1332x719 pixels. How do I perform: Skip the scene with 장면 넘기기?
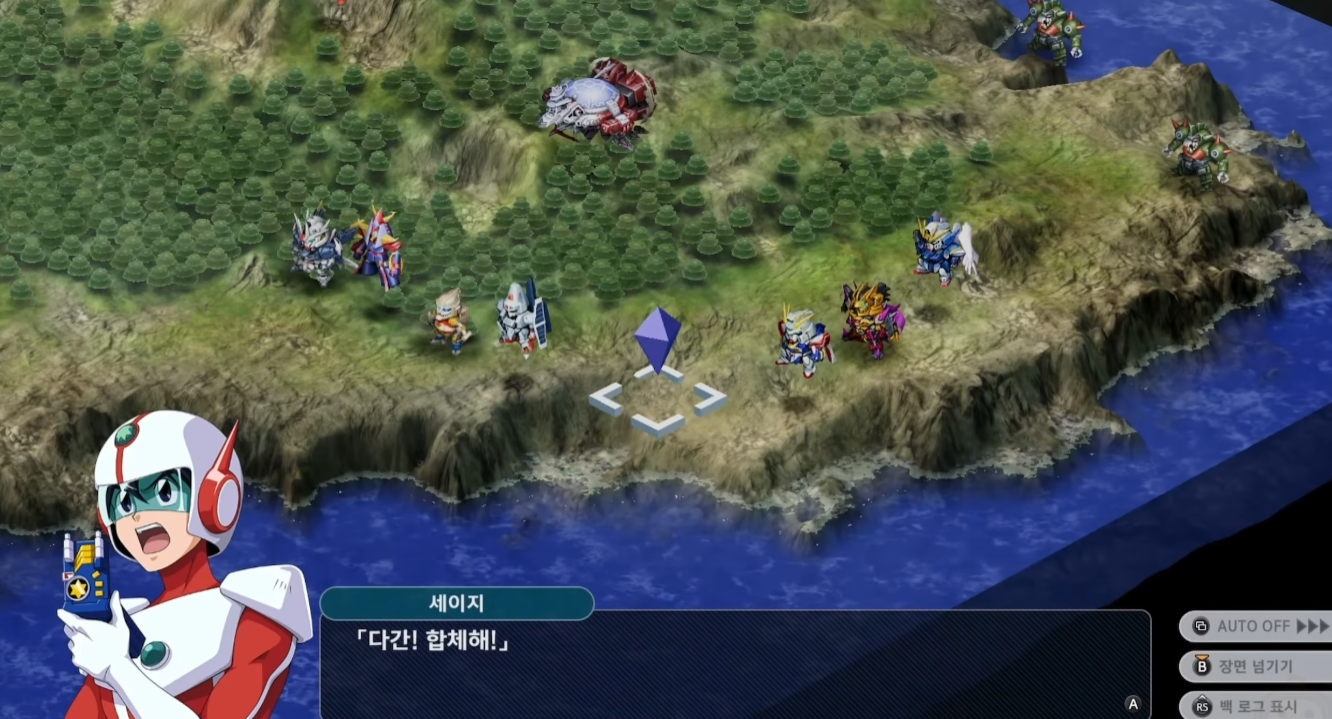pyautogui.click(x=1258, y=666)
